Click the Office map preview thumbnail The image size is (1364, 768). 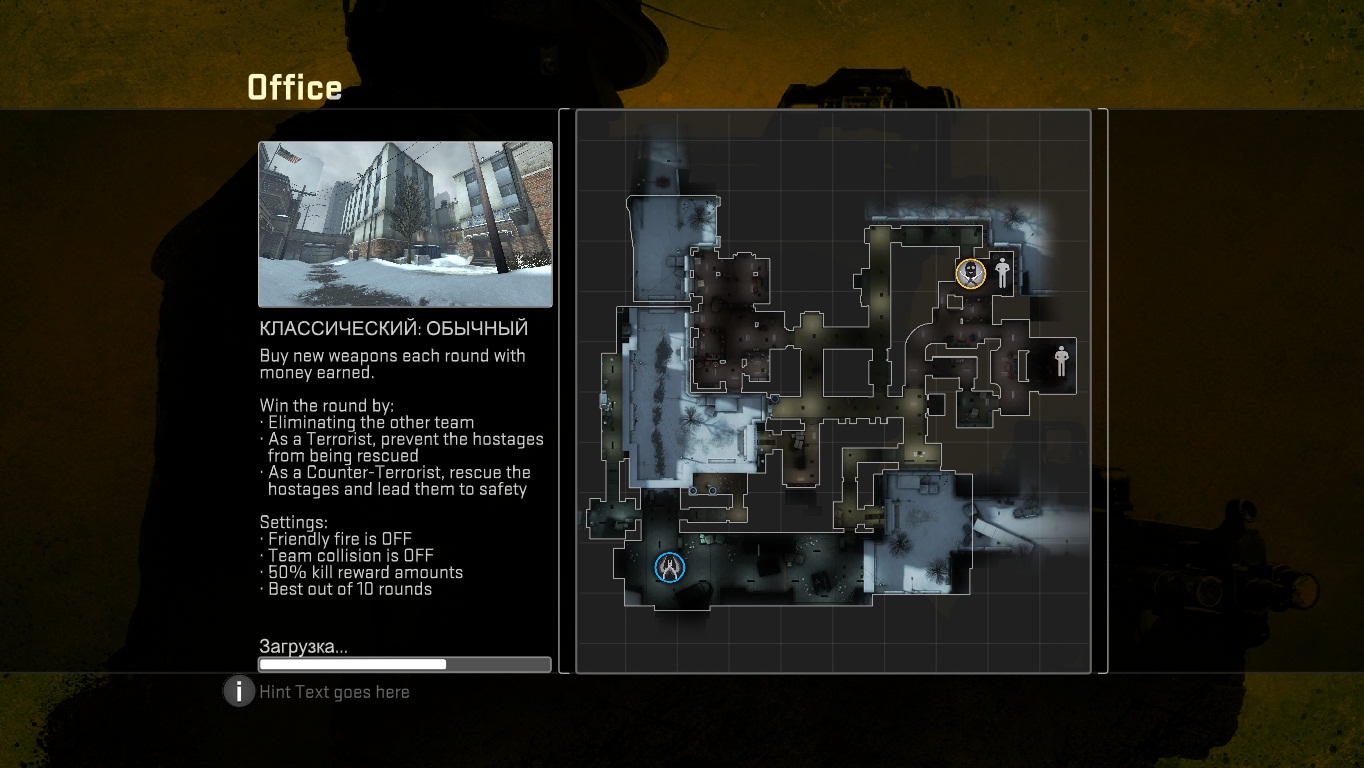point(405,224)
